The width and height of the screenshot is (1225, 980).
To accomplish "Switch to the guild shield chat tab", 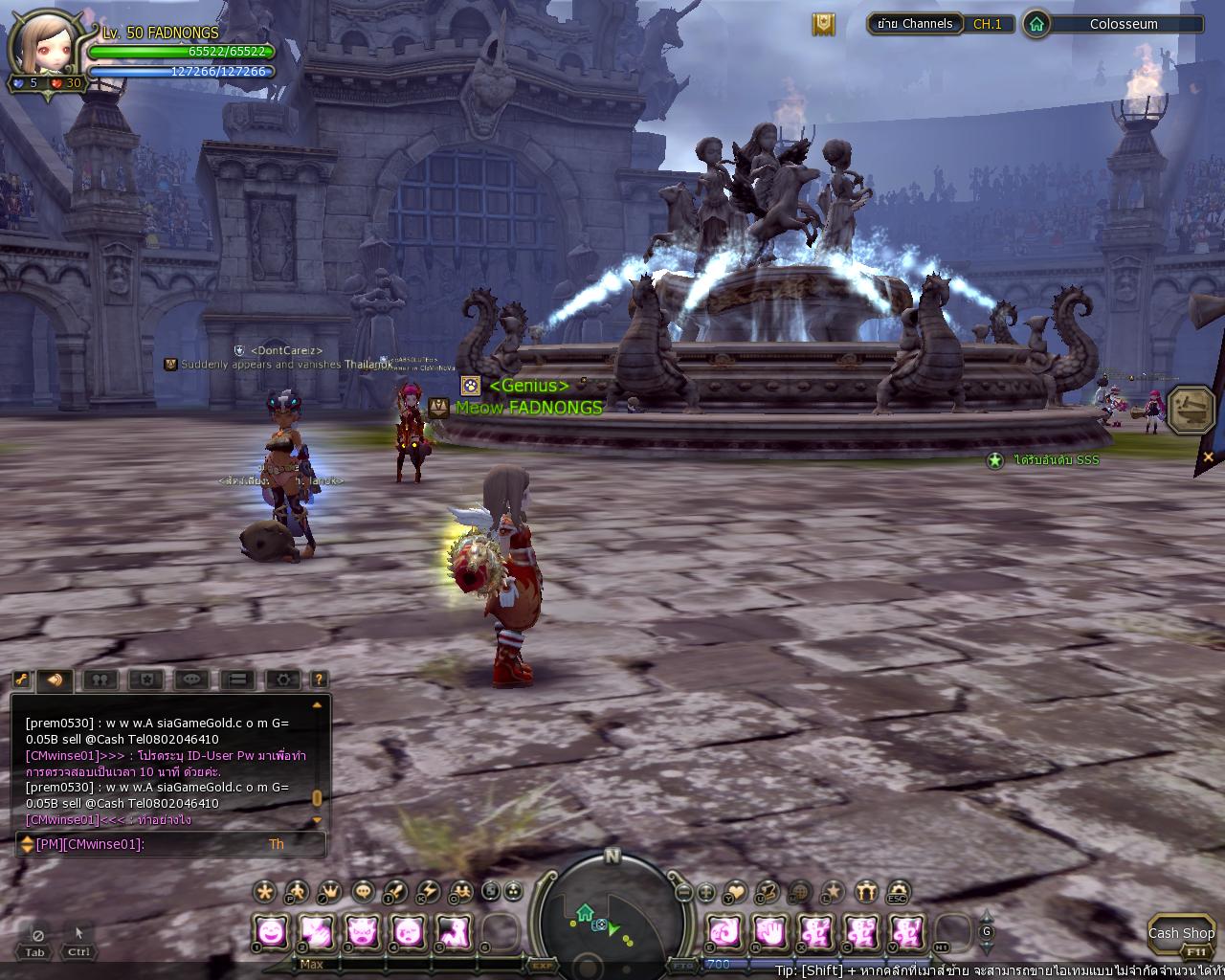I will tap(145, 679).
